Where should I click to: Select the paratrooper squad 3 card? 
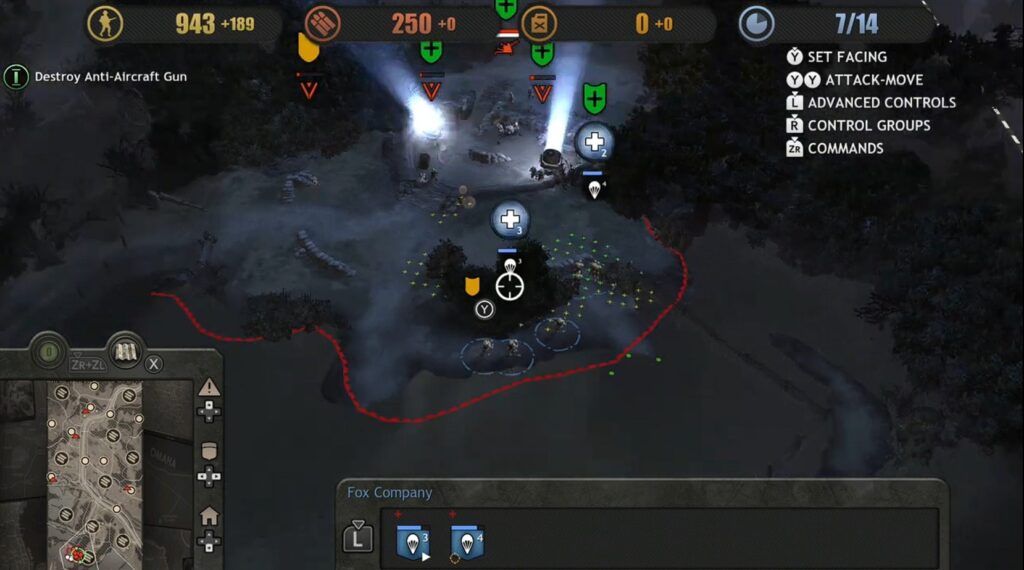pyautogui.click(x=412, y=542)
